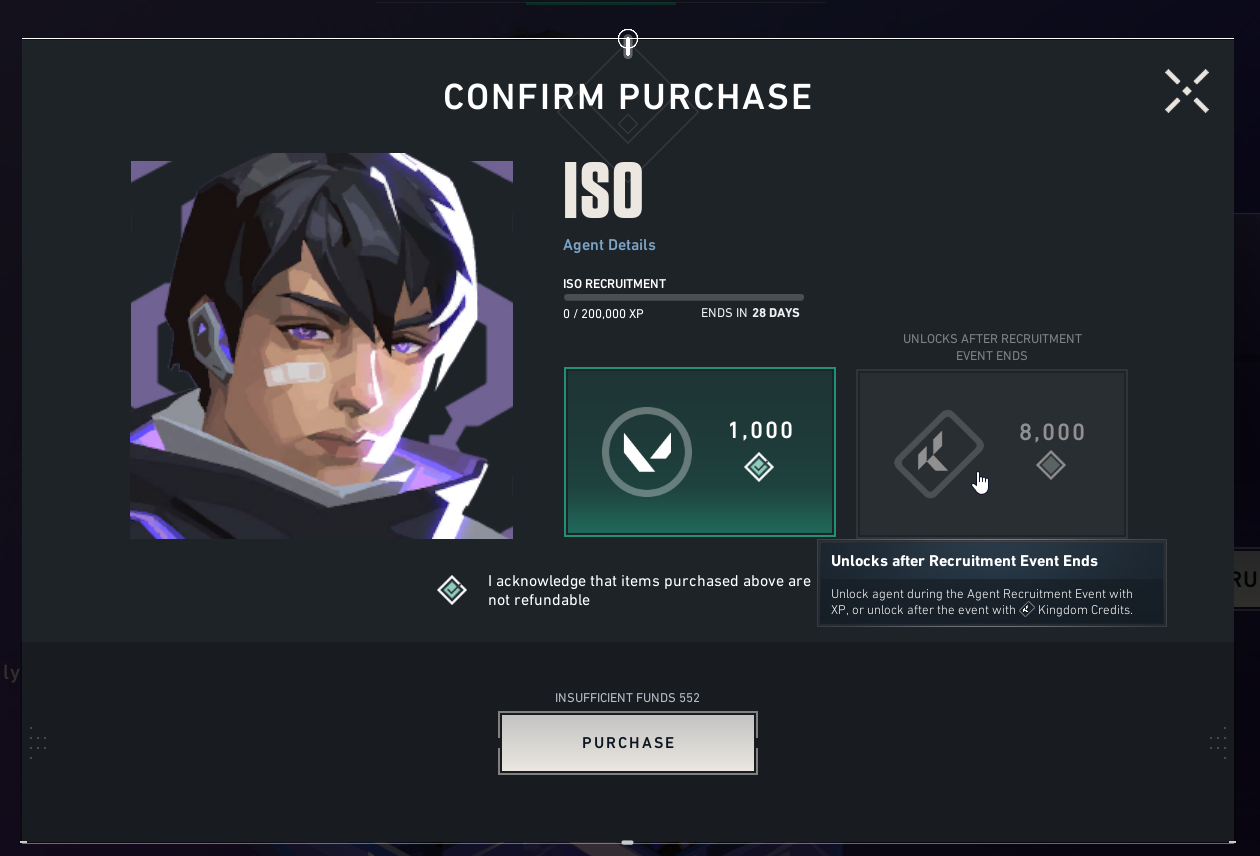Select the 1,000 Valorant Points payment option
1260x856 pixels.
click(699, 452)
